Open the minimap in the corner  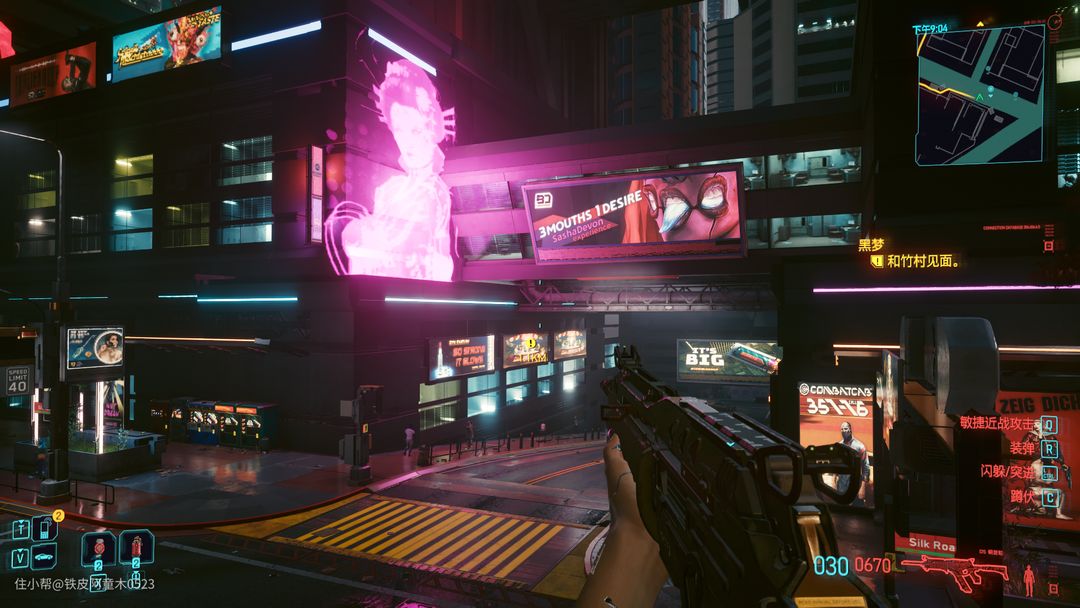(x=980, y=94)
